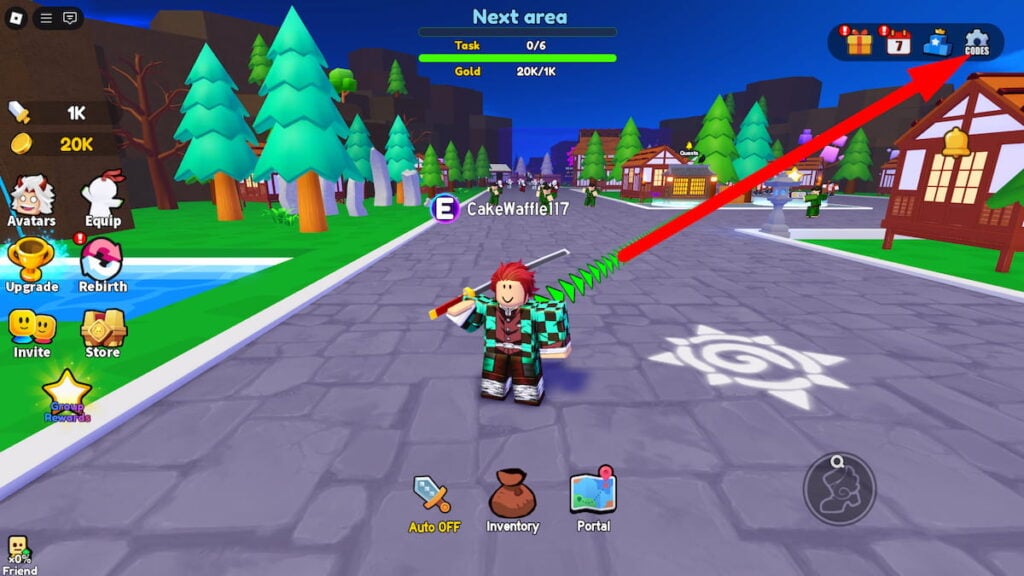Claim the Group Rewards star
Screen dimensions: 1024x576
pos(66,395)
